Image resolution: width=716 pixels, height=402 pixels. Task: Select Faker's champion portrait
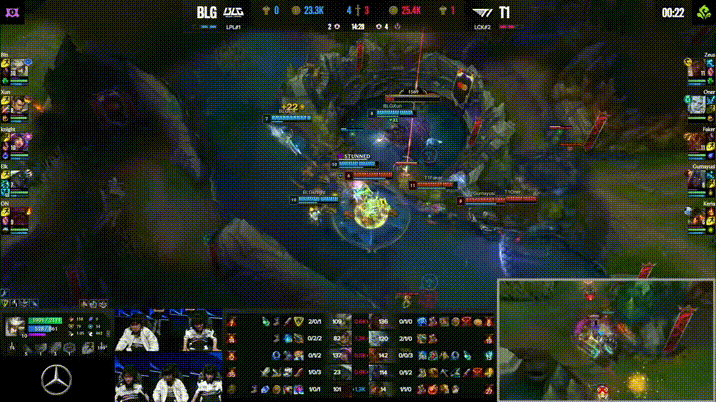[696, 142]
